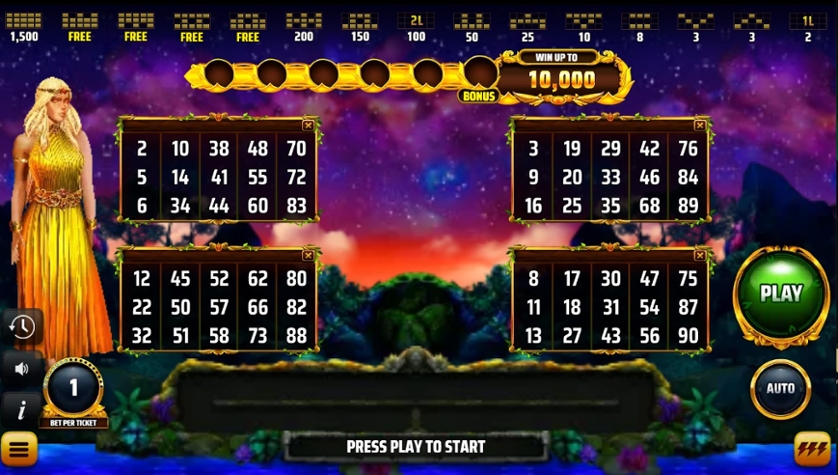Show the game info page
838x475 pixels.
tap(20, 408)
